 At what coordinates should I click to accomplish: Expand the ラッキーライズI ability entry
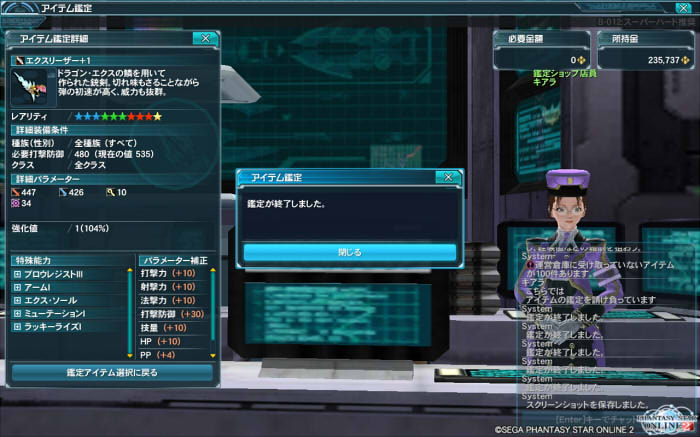(x=17, y=326)
